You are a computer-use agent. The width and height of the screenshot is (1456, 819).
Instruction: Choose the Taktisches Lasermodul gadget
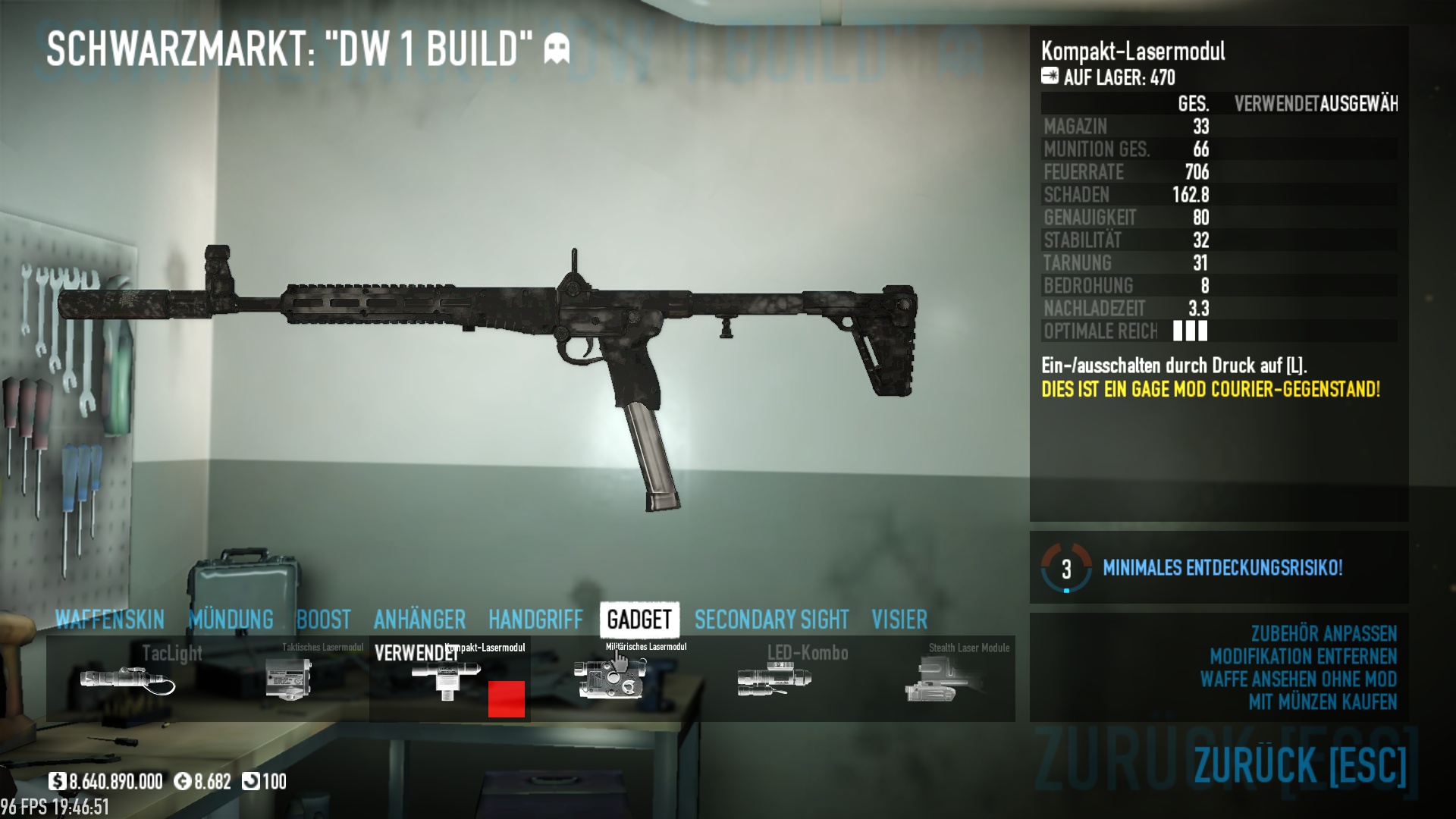tap(289, 679)
